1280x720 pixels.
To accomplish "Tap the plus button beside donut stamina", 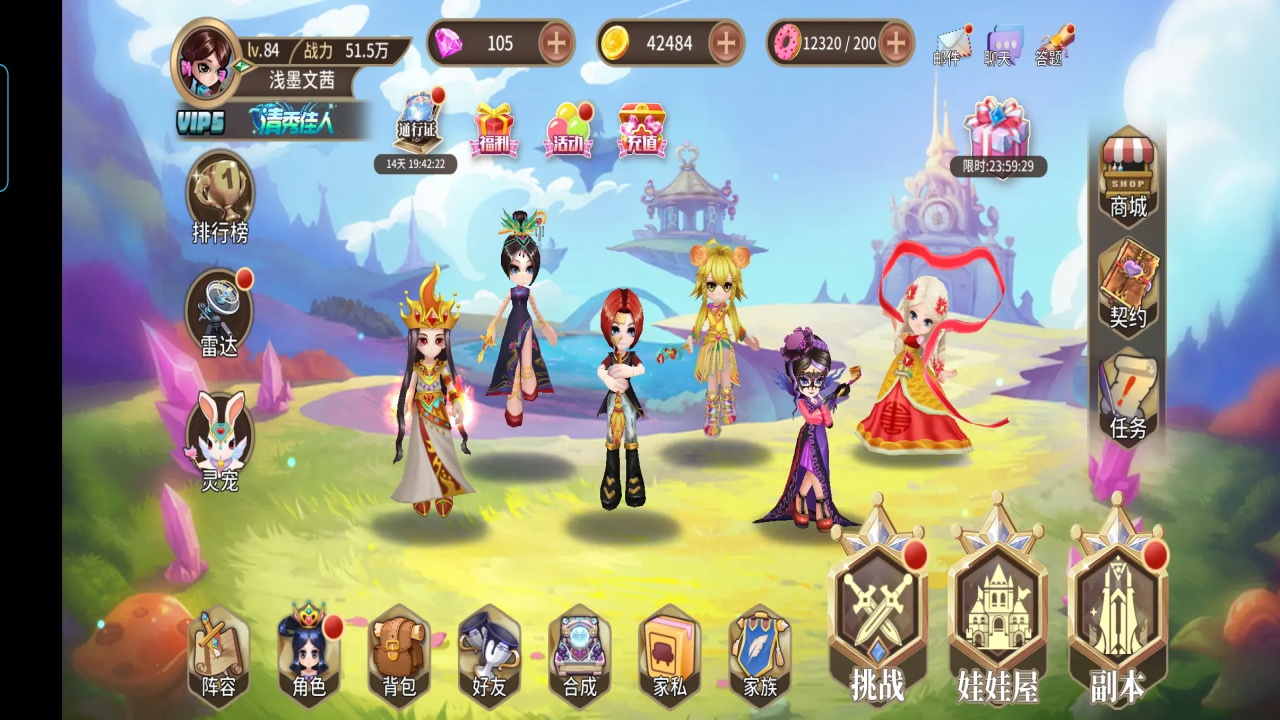I will [x=896, y=43].
